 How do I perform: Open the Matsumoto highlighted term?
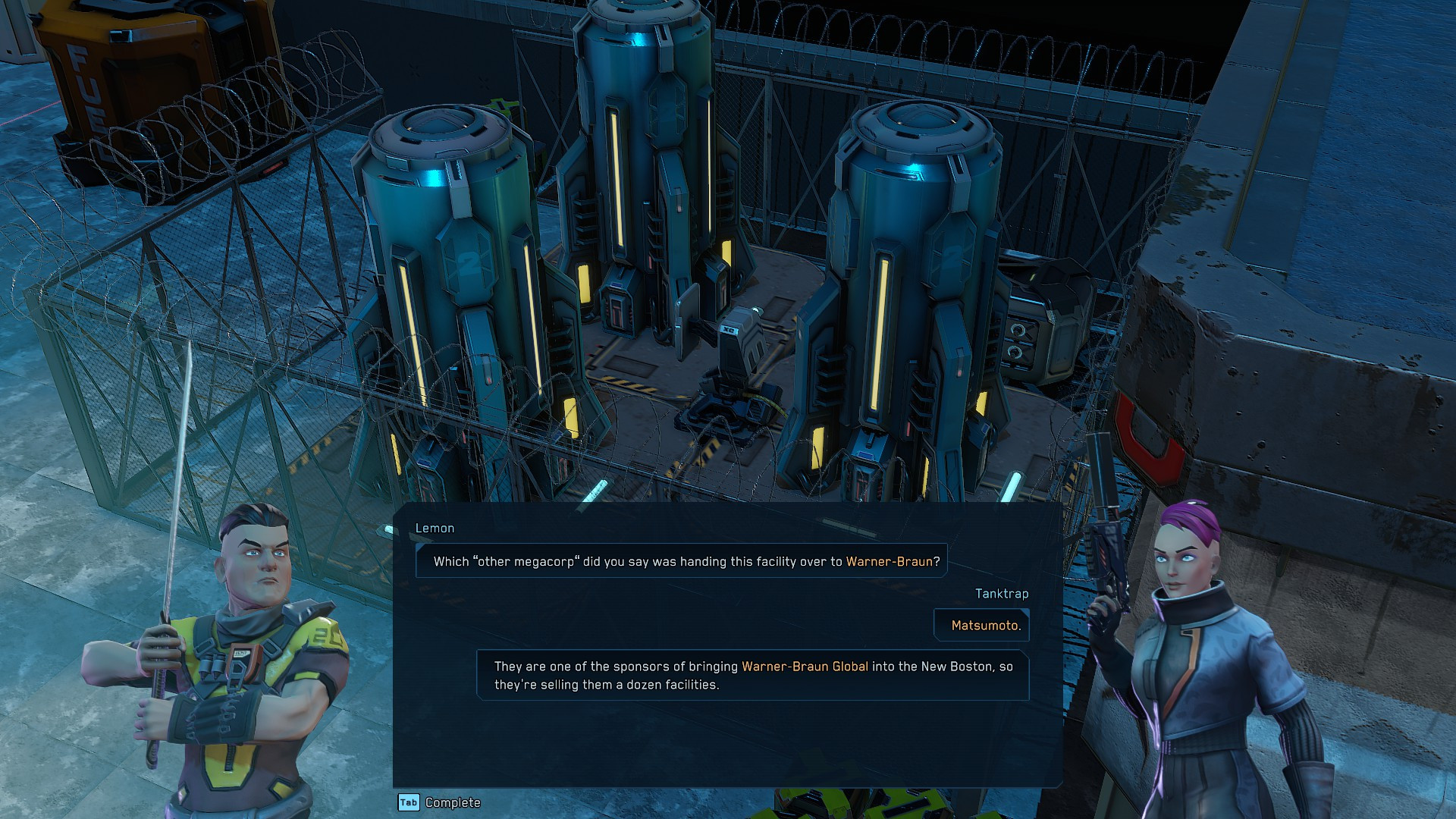984,626
